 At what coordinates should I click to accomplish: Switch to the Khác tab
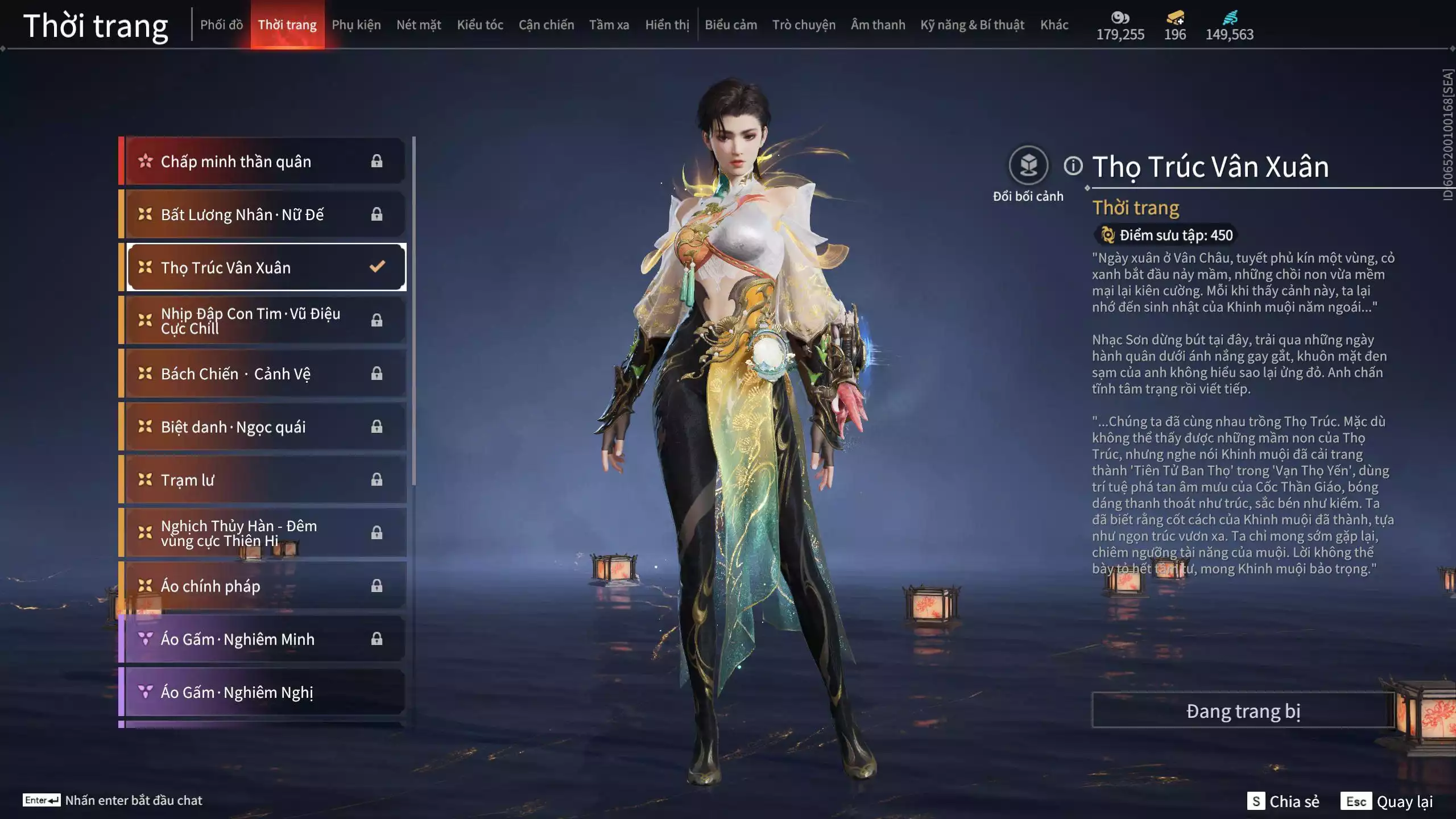1054,25
